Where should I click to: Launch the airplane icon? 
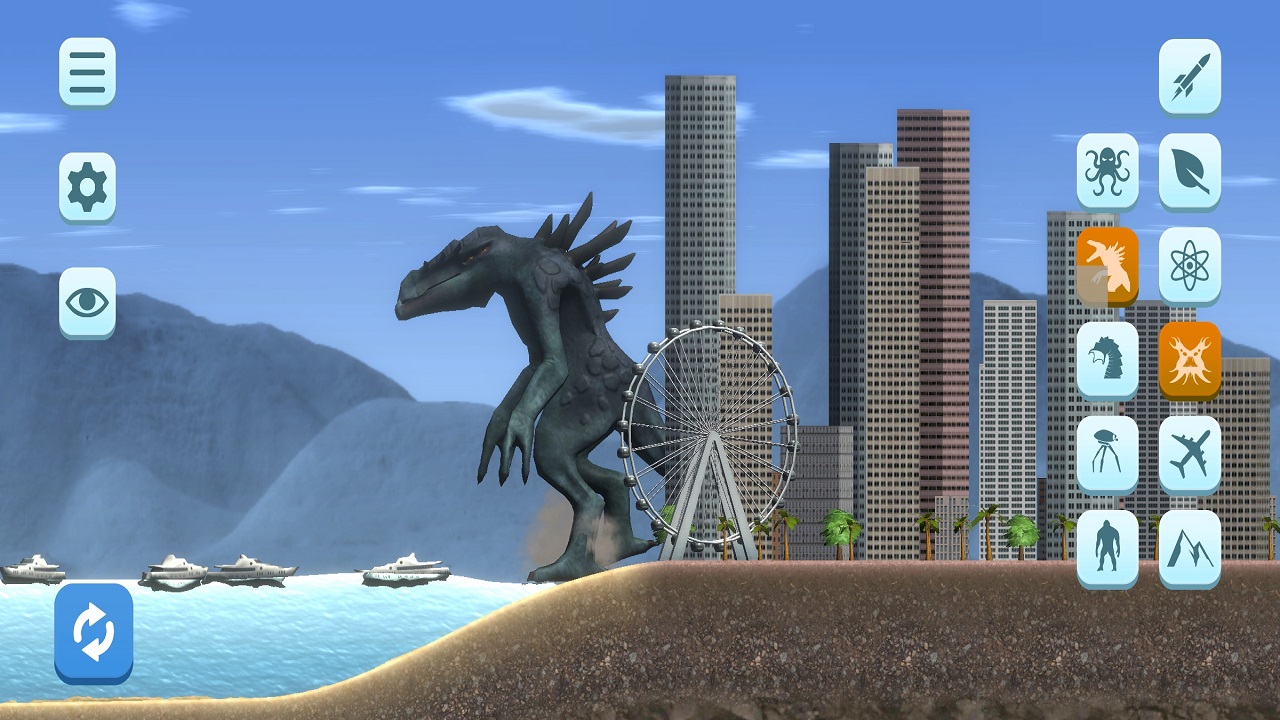coord(1189,453)
